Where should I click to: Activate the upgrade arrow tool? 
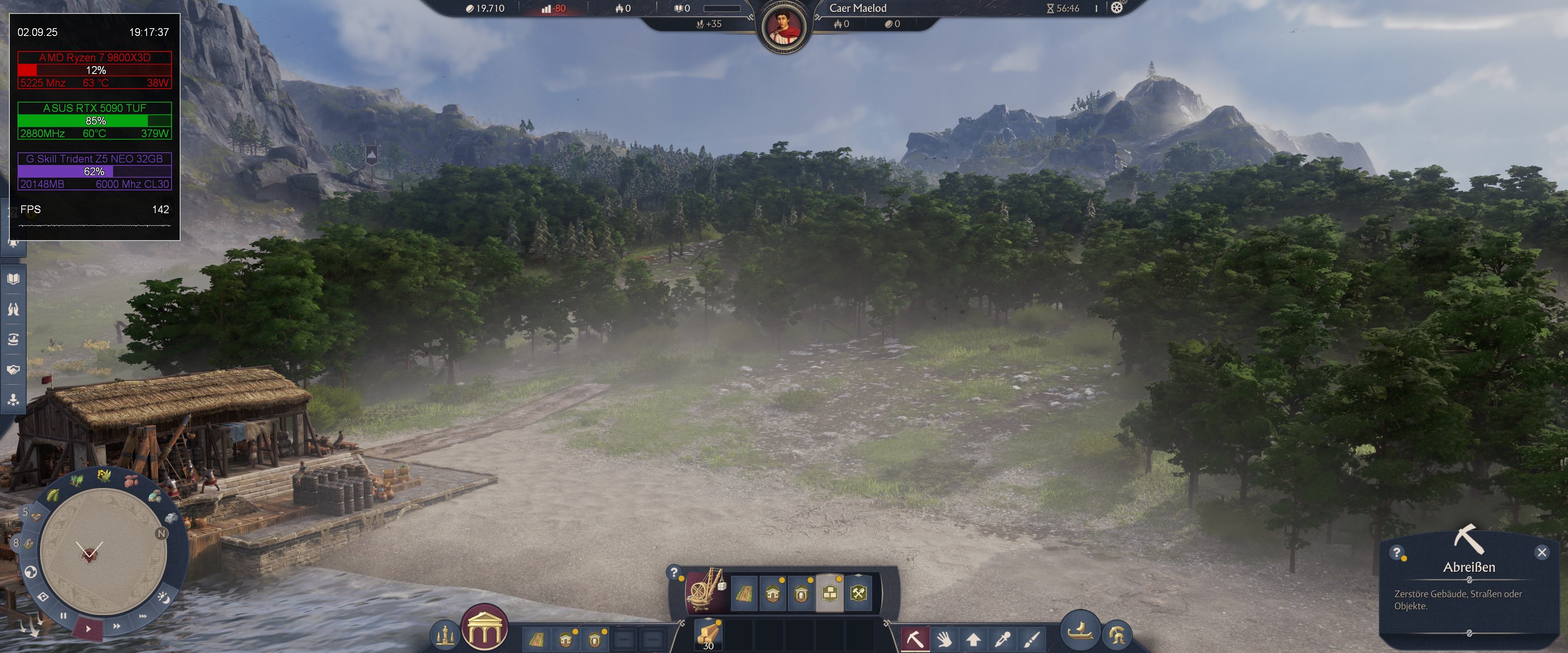point(973,639)
